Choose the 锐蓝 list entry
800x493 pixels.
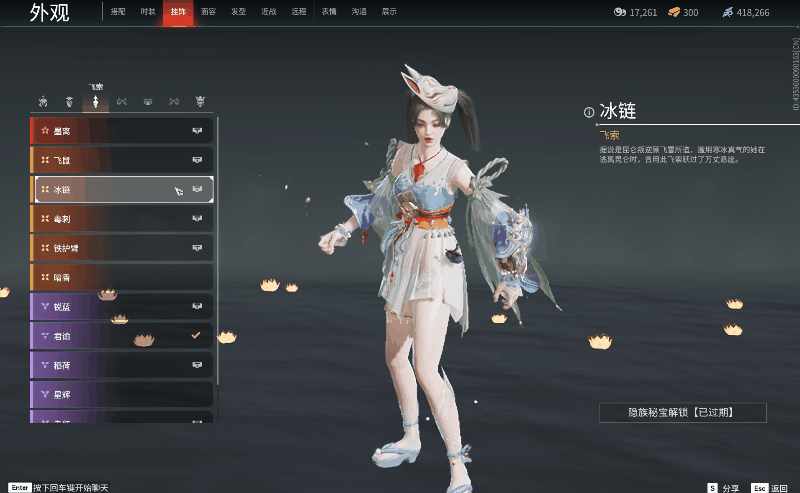pos(122,307)
